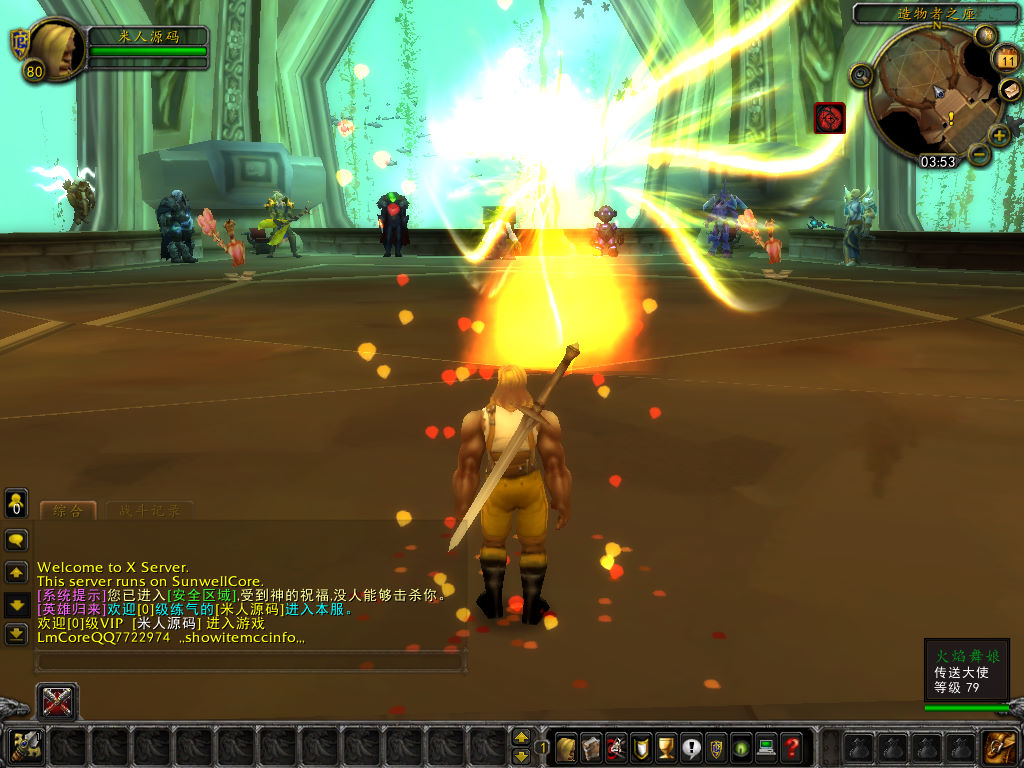Open the spellbook micro button
The height and width of the screenshot is (768, 1024).
coord(591,746)
